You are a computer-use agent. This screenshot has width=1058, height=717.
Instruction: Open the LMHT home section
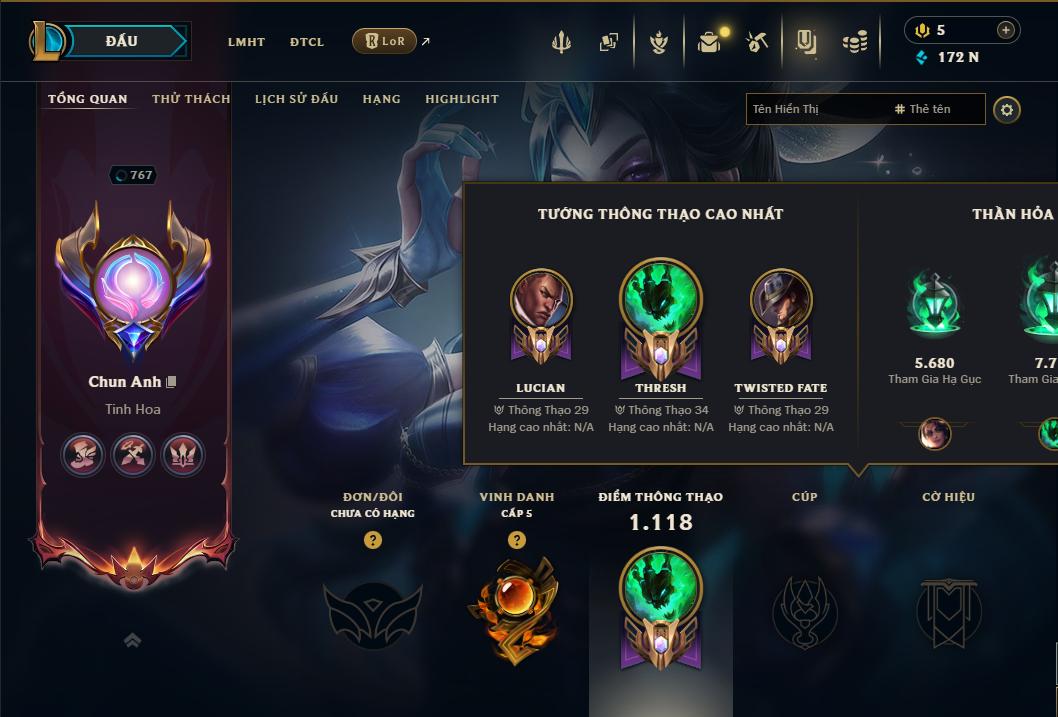(x=246, y=42)
